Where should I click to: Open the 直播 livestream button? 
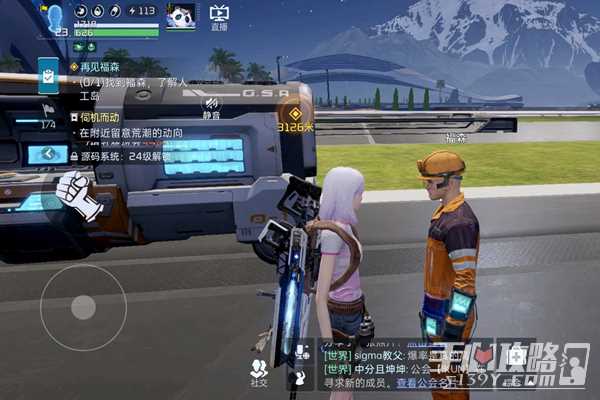coord(219,17)
